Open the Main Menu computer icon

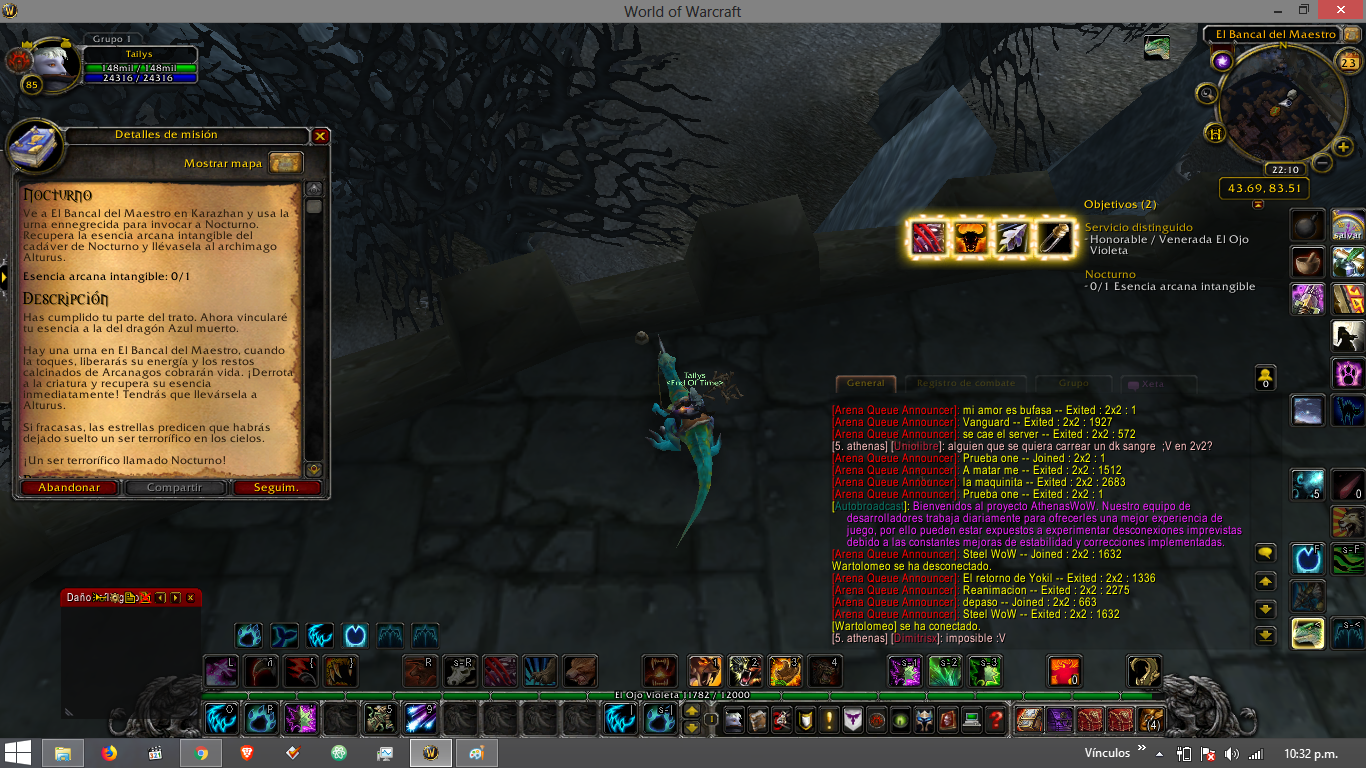[x=971, y=719]
